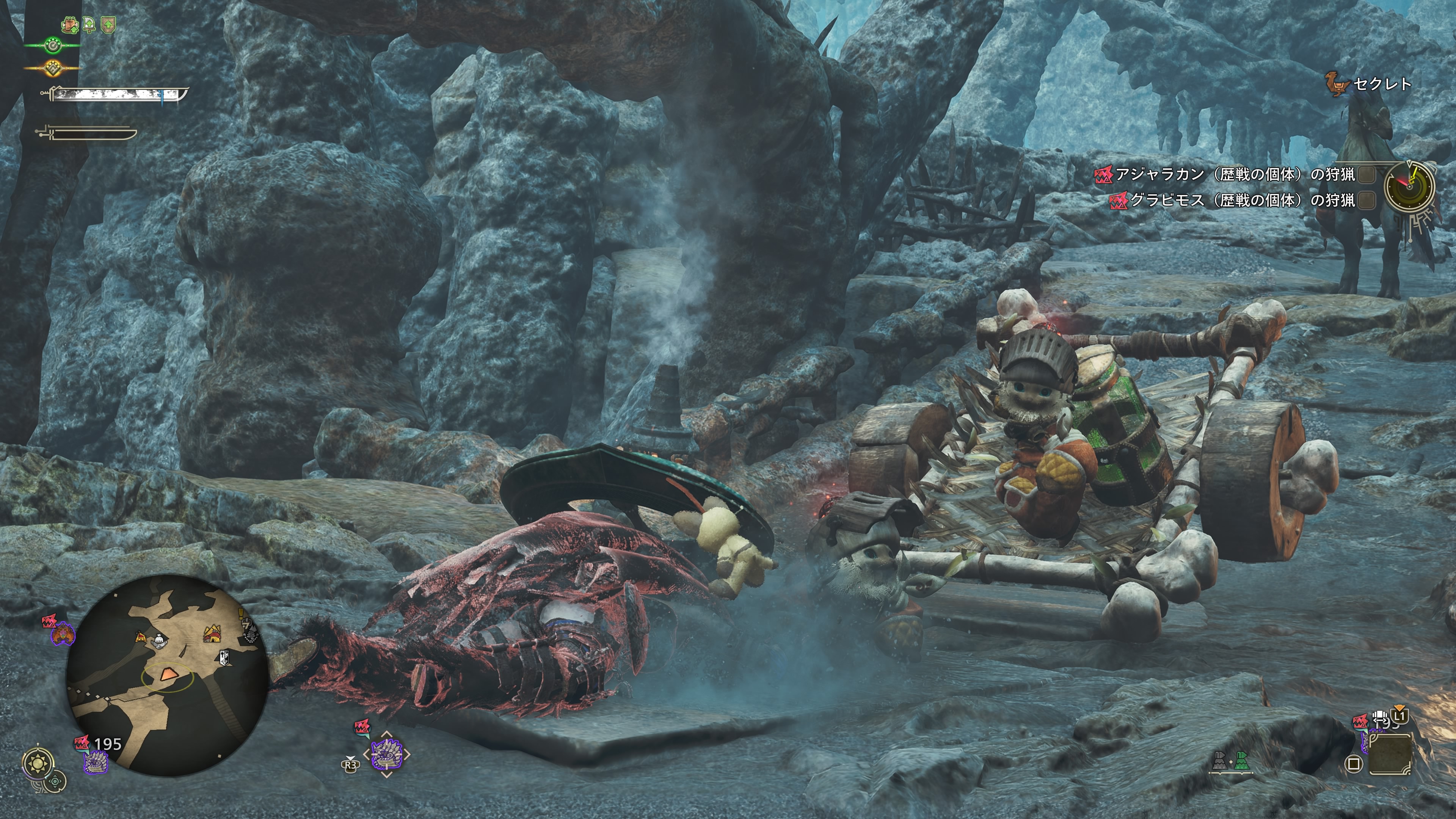Click the Seikret mount name label

click(1382, 84)
